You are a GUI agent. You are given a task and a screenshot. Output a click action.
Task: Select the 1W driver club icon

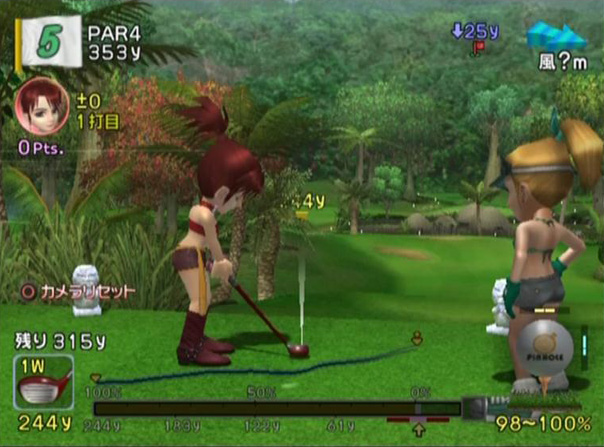[x=43, y=381]
